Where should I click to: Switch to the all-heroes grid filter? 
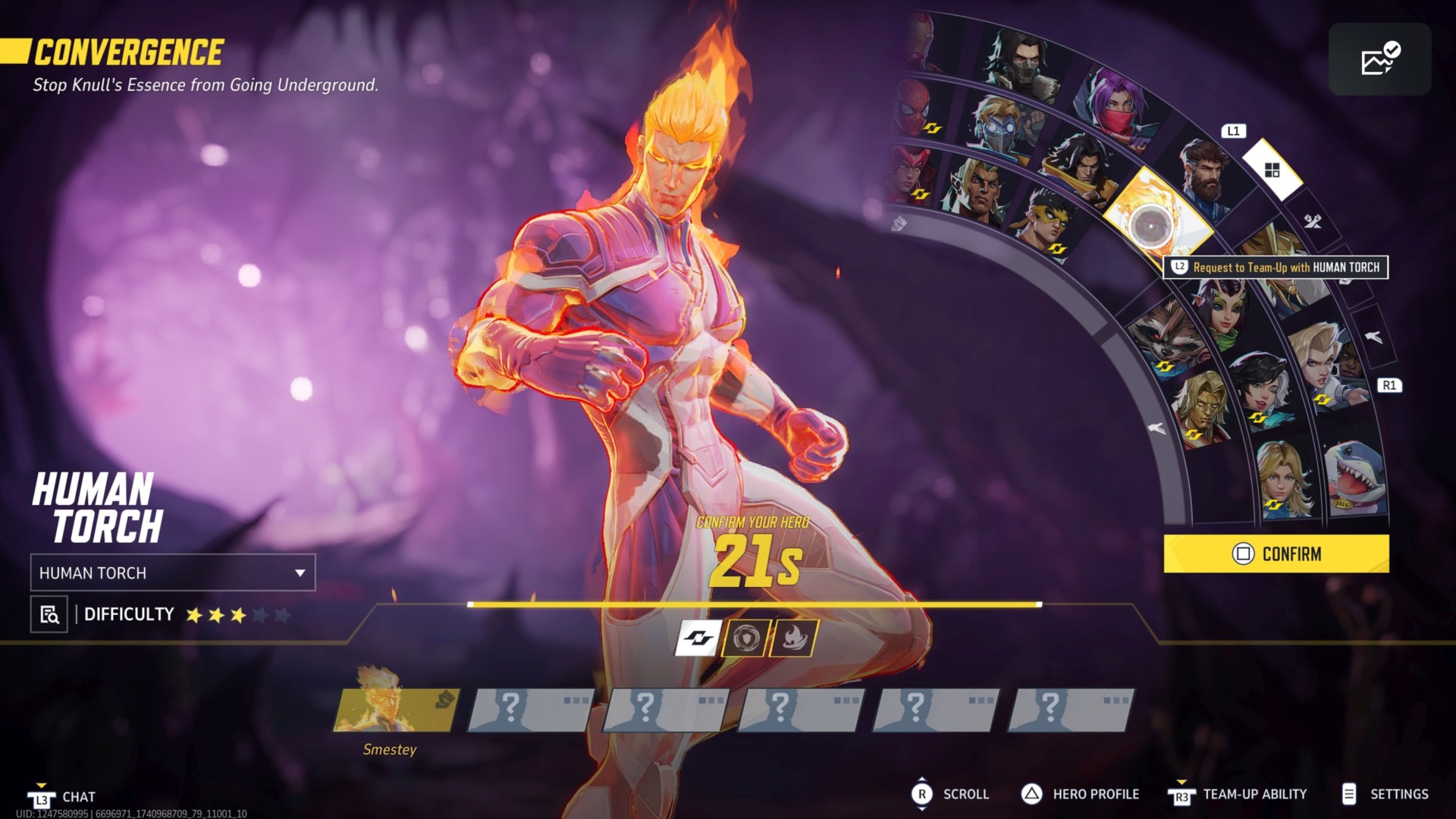(1272, 170)
